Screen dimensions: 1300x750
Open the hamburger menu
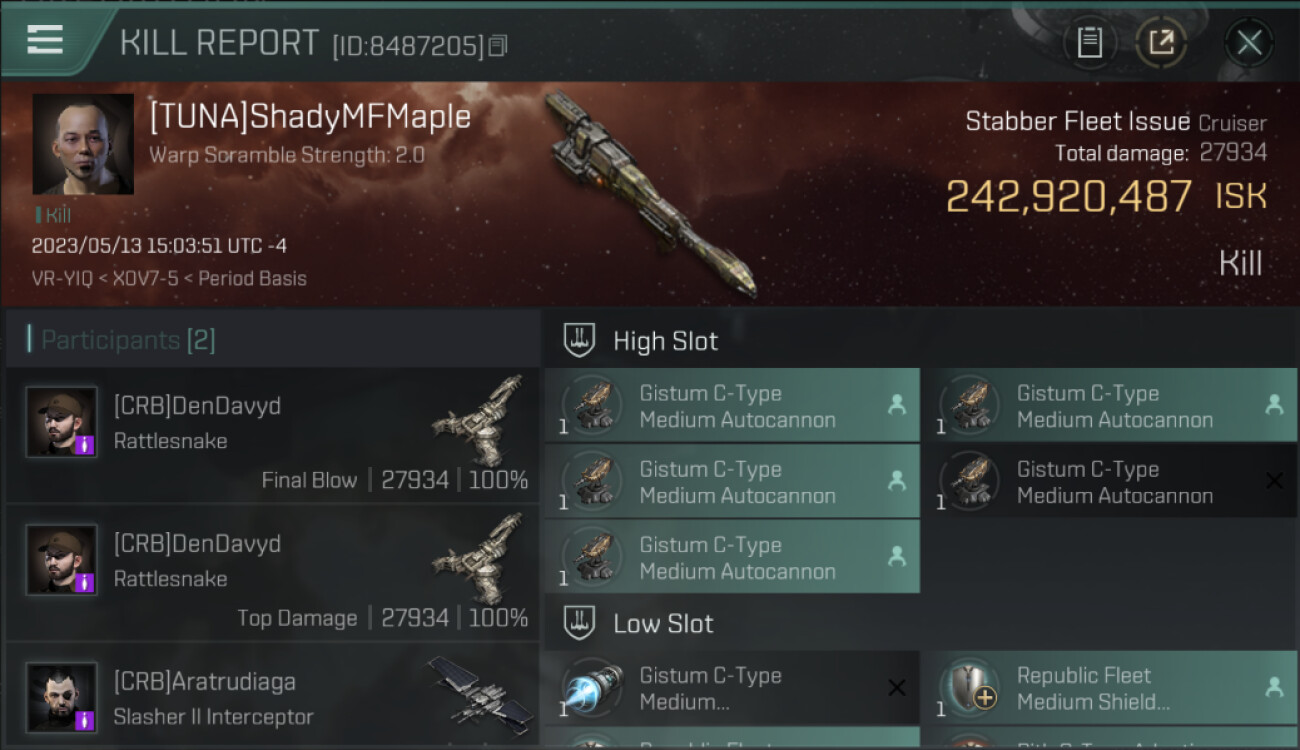coord(45,40)
